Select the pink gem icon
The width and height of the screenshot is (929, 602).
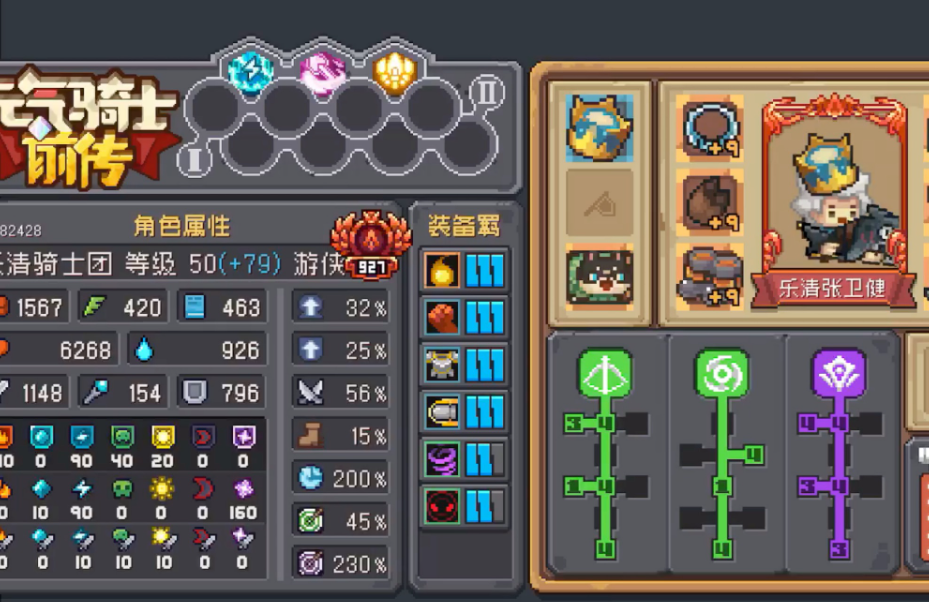323,70
